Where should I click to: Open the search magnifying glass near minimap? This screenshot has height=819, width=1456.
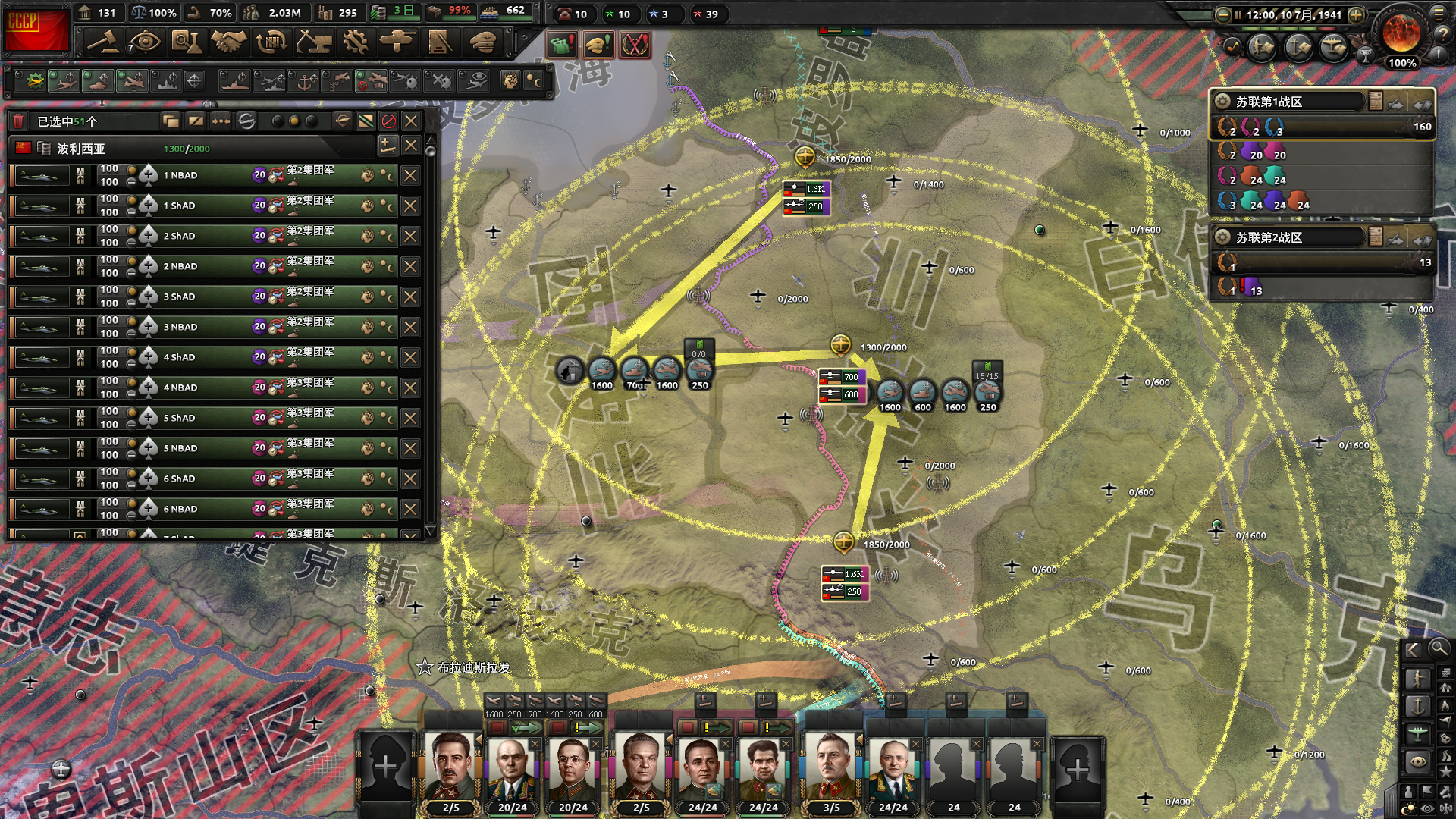pos(1439,648)
